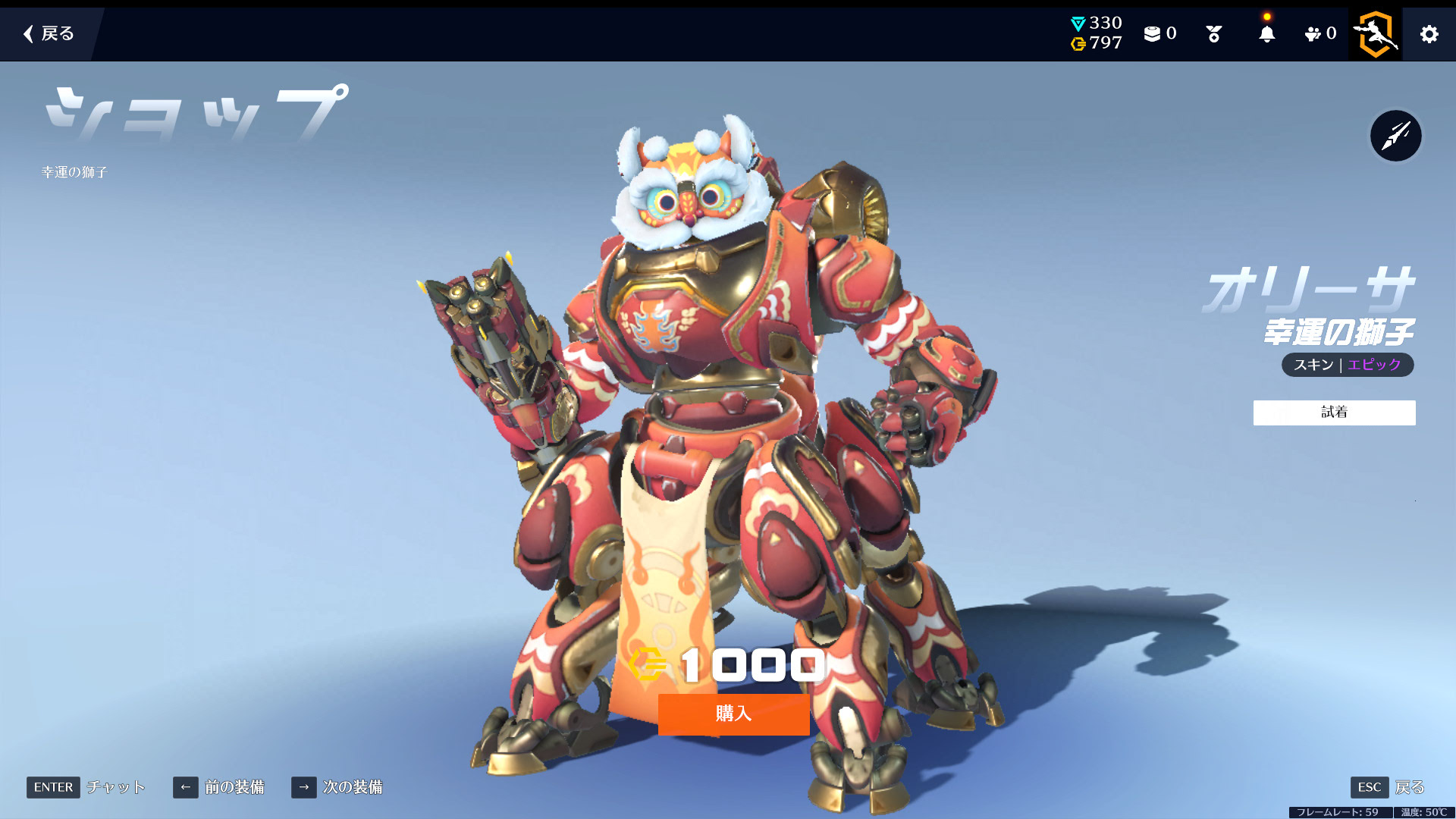Click the round weapon view icon

click(x=1395, y=136)
